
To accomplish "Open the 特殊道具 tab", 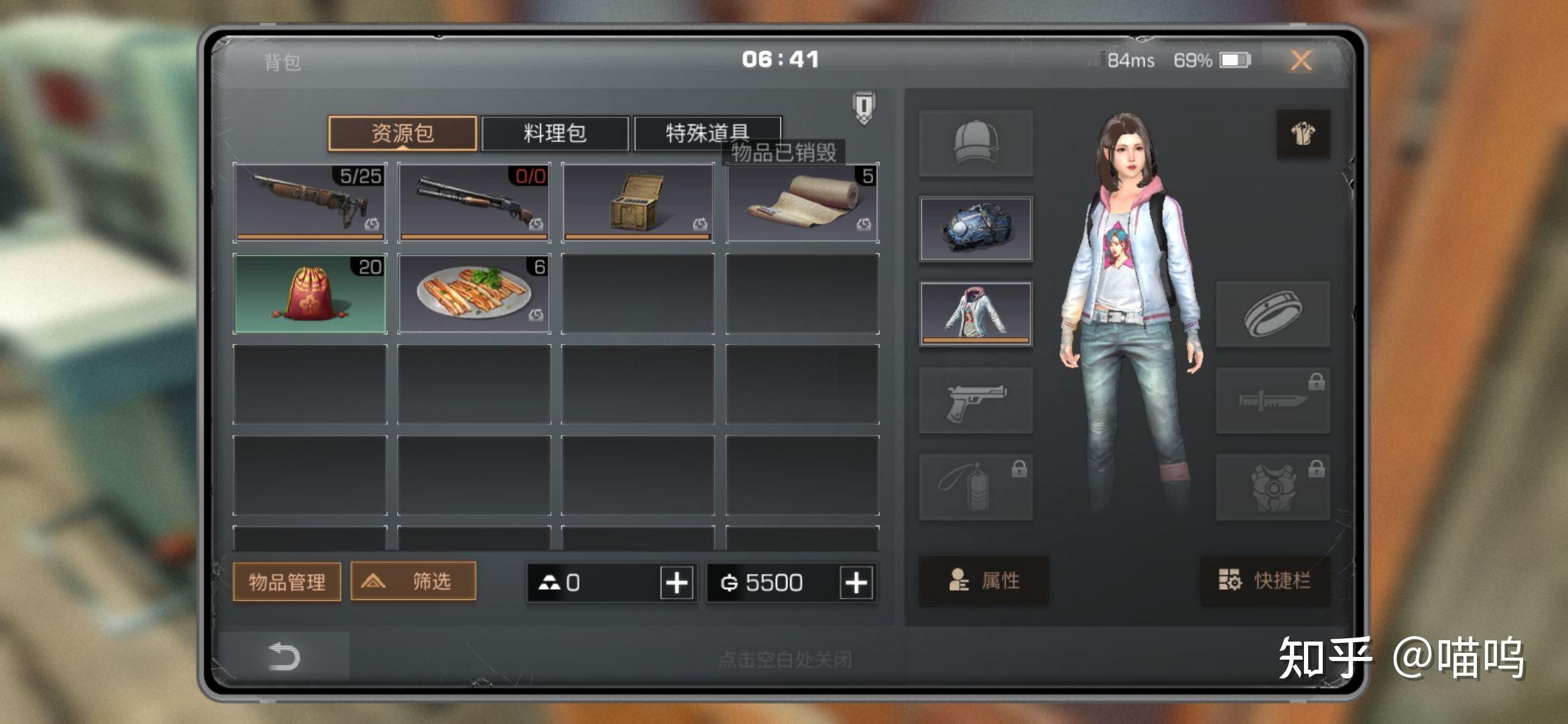I will point(707,132).
